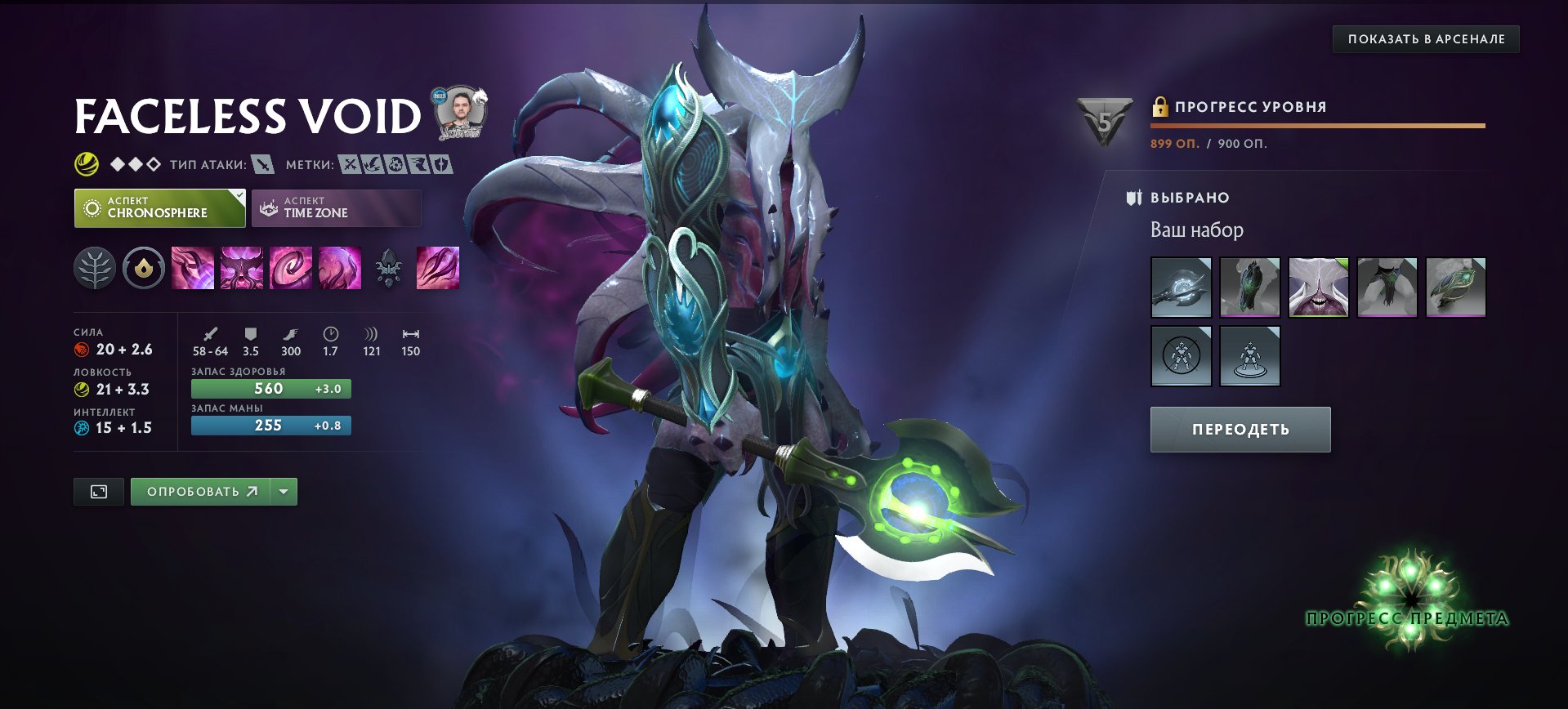The width and height of the screenshot is (1568, 709).
Task: Toggle the miniature base stand slot
Action: [x=1249, y=355]
